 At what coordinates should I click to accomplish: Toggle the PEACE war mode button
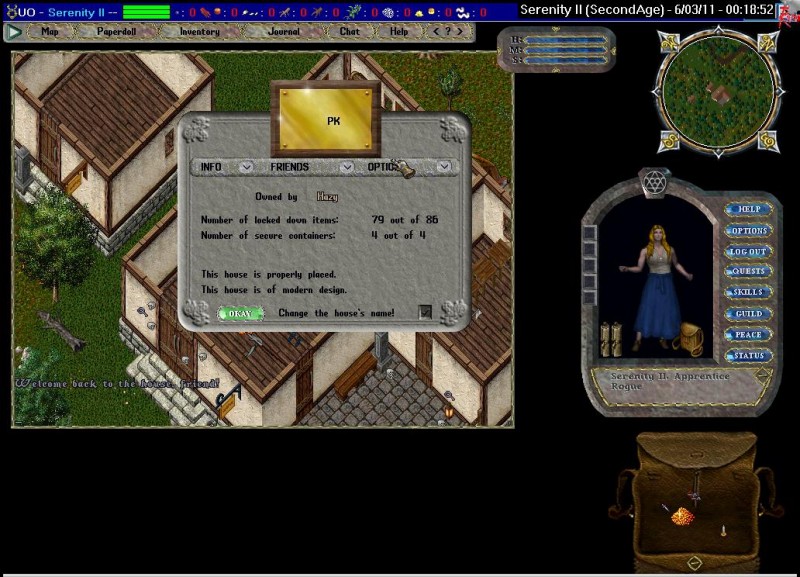coord(748,335)
